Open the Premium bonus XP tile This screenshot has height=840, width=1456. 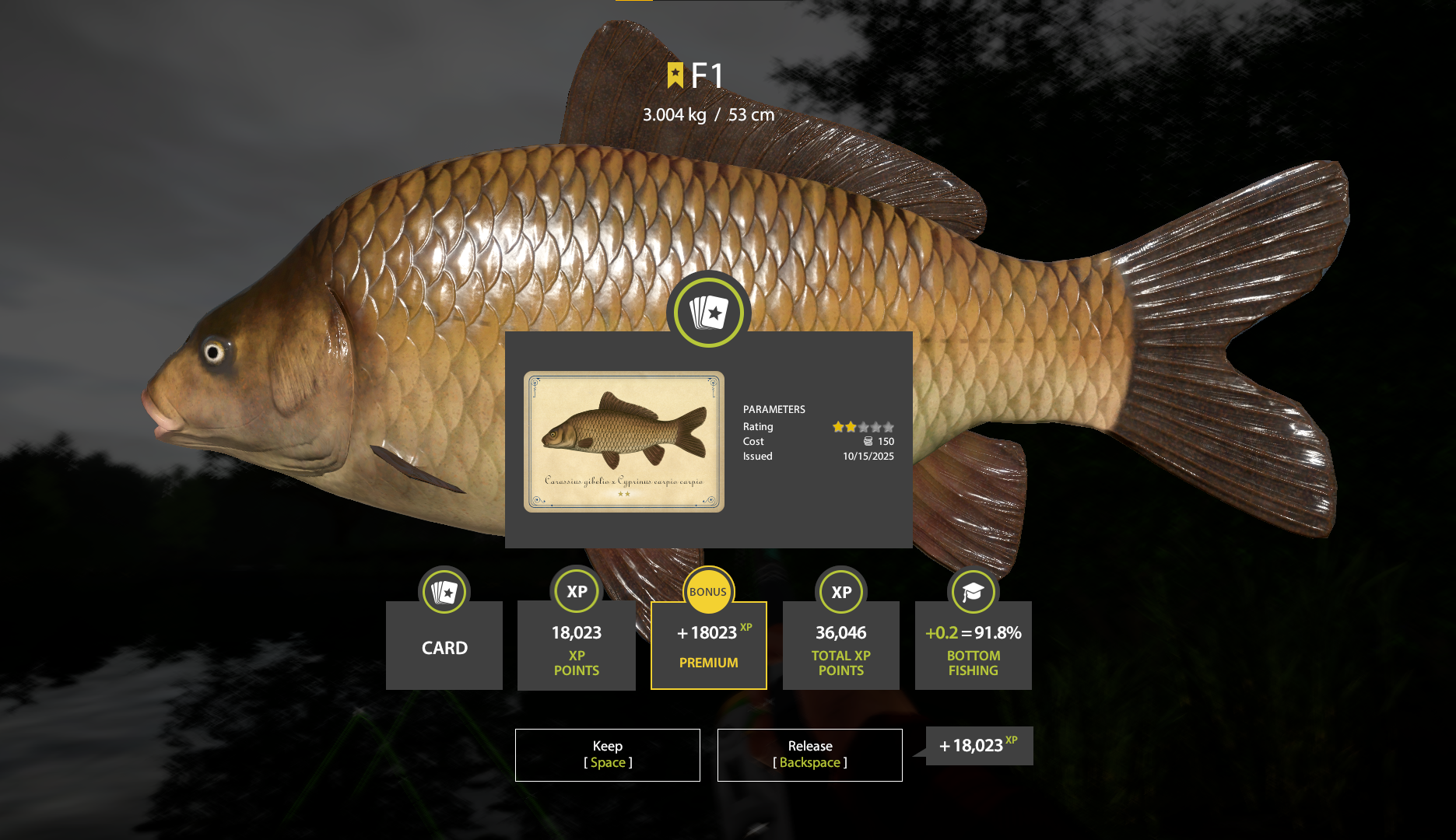(708, 646)
